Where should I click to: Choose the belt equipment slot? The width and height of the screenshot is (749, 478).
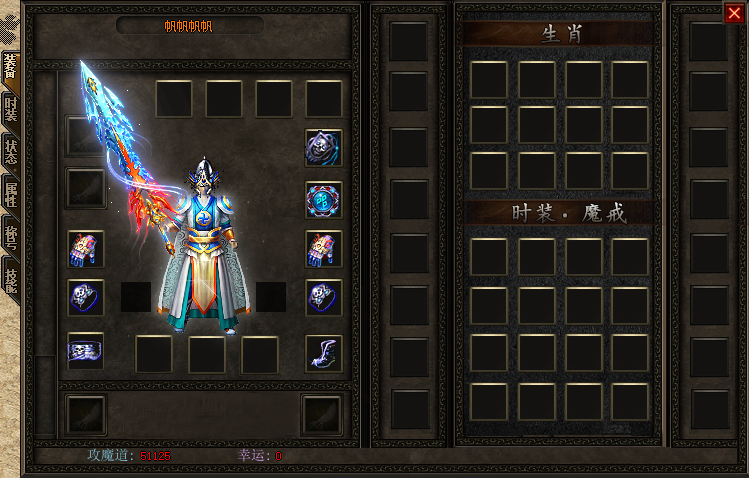tap(86, 350)
